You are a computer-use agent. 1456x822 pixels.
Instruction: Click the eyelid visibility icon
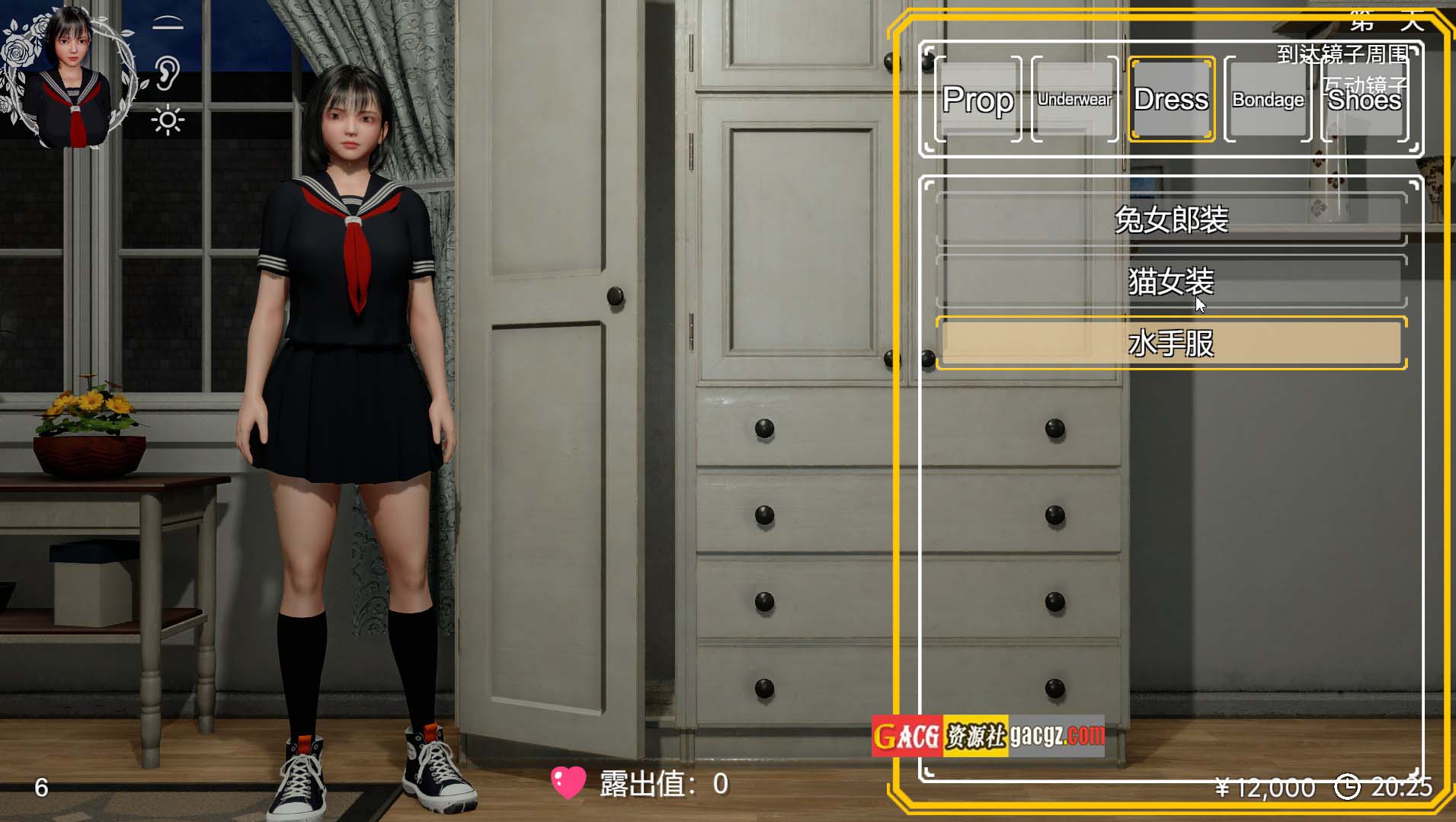click(x=168, y=24)
